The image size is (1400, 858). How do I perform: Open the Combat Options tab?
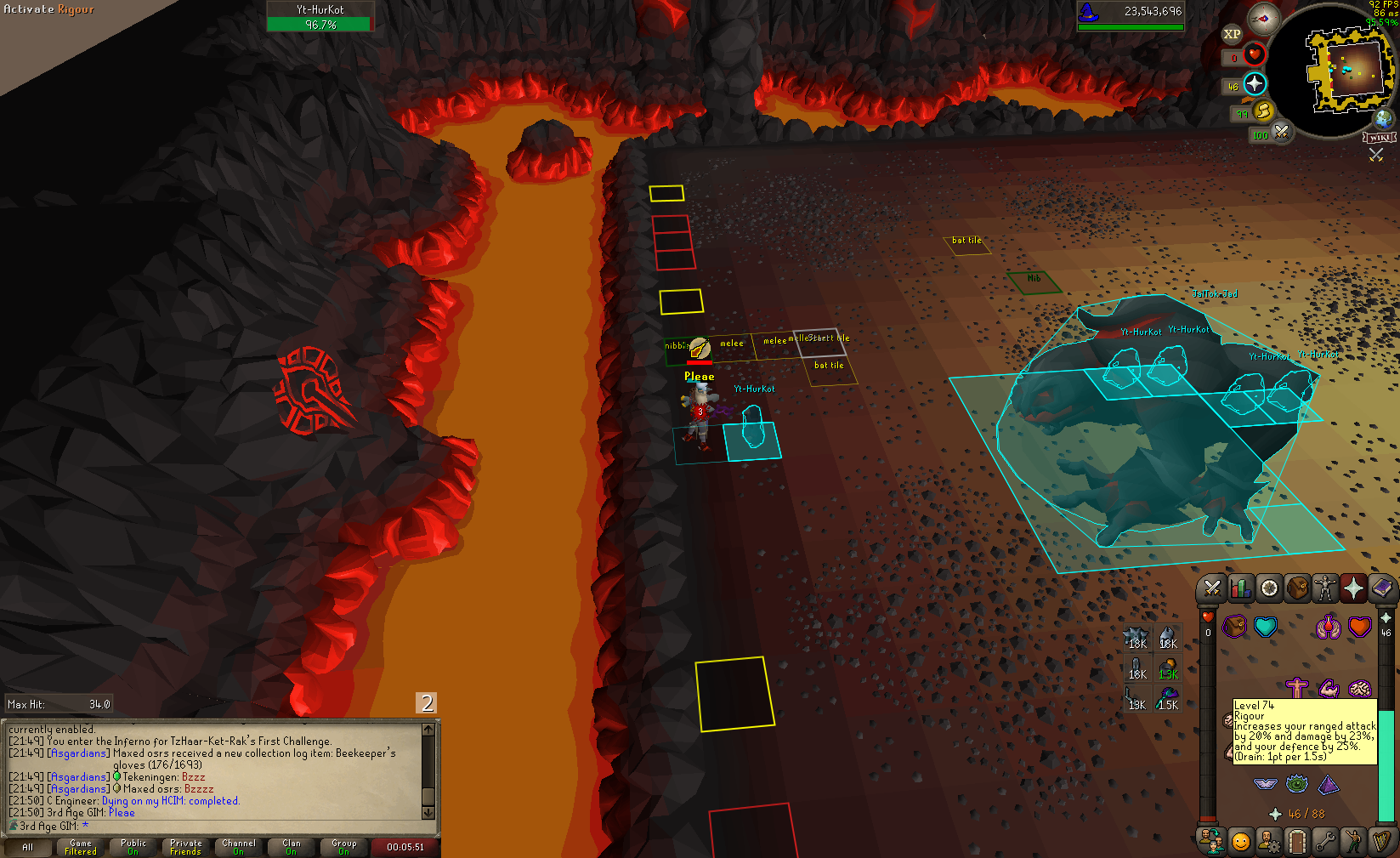coord(1212,588)
